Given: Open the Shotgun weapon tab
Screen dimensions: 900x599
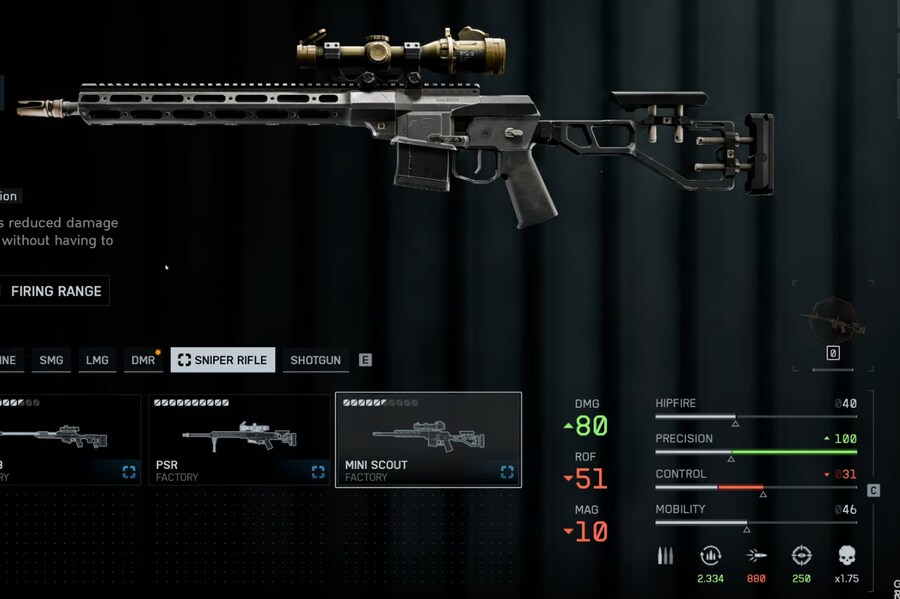Looking at the screenshot, I should tap(315, 360).
